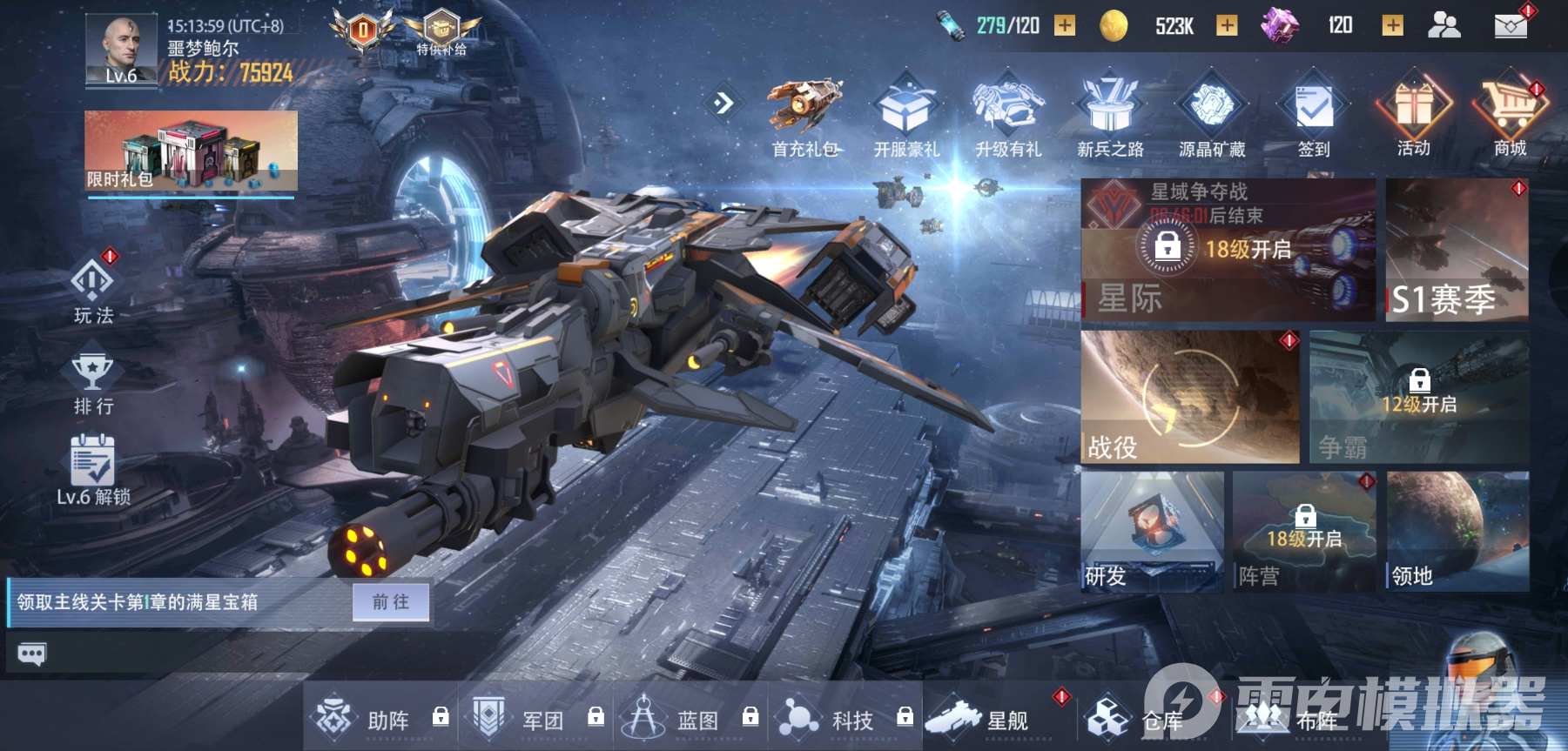1568x751 pixels.
Task: Open the 领地 territory tile
Action: point(1457,532)
